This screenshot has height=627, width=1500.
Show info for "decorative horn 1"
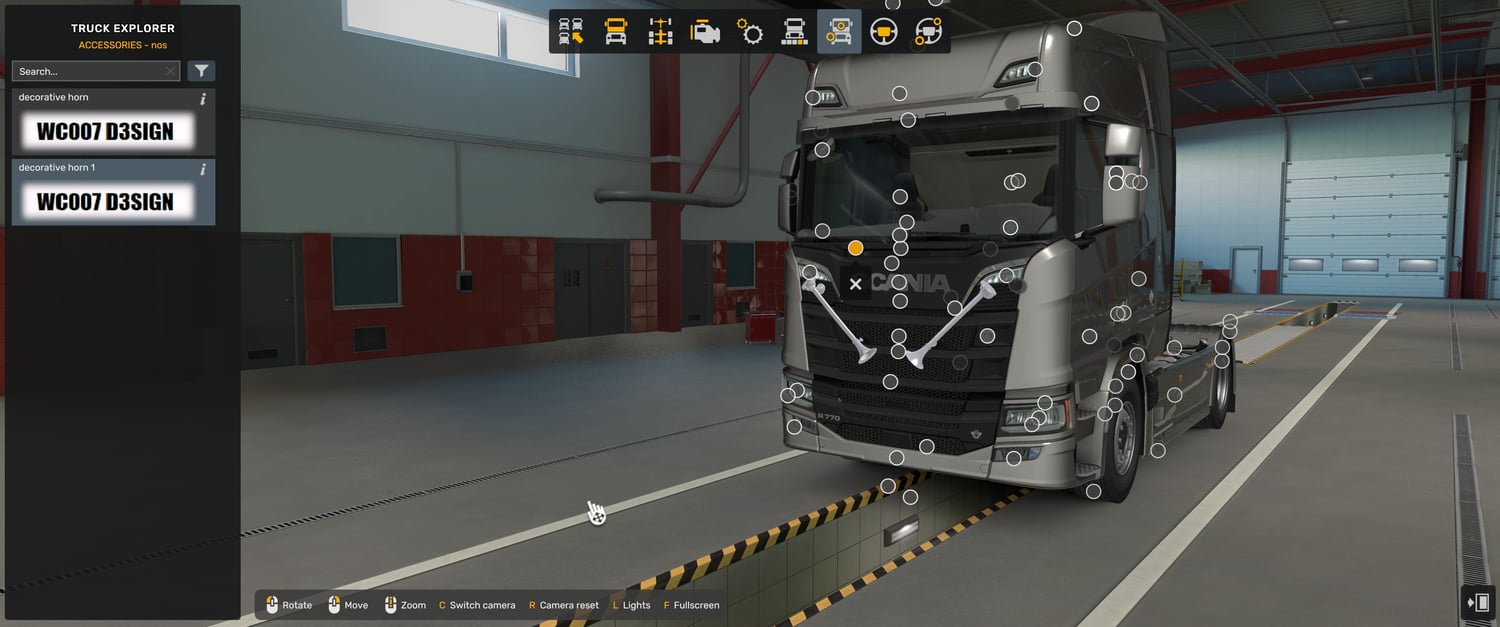point(203,169)
